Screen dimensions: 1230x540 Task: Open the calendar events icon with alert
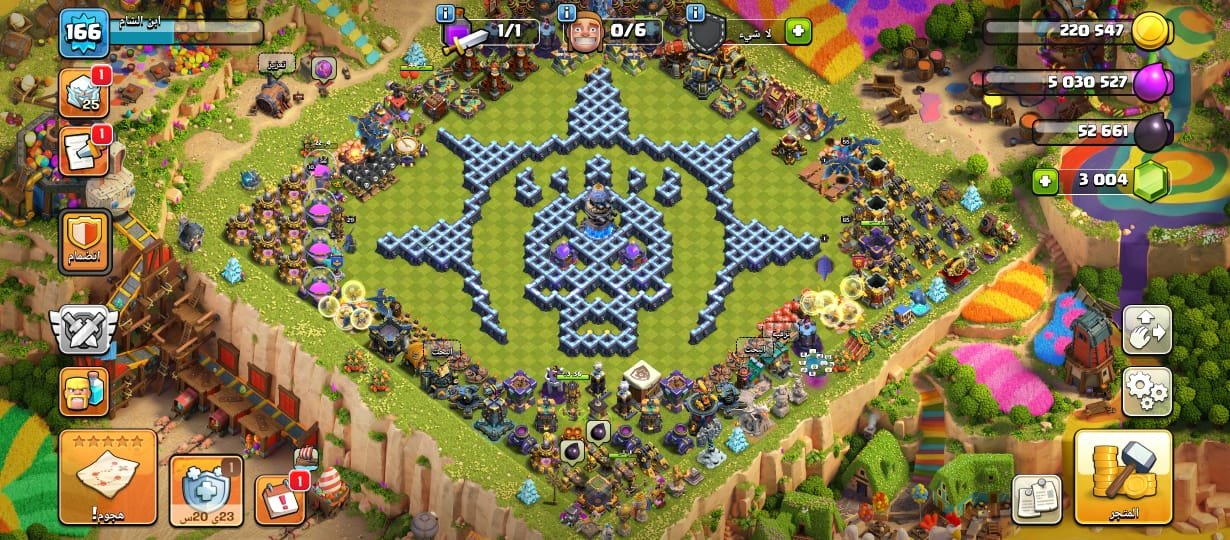tap(280, 498)
